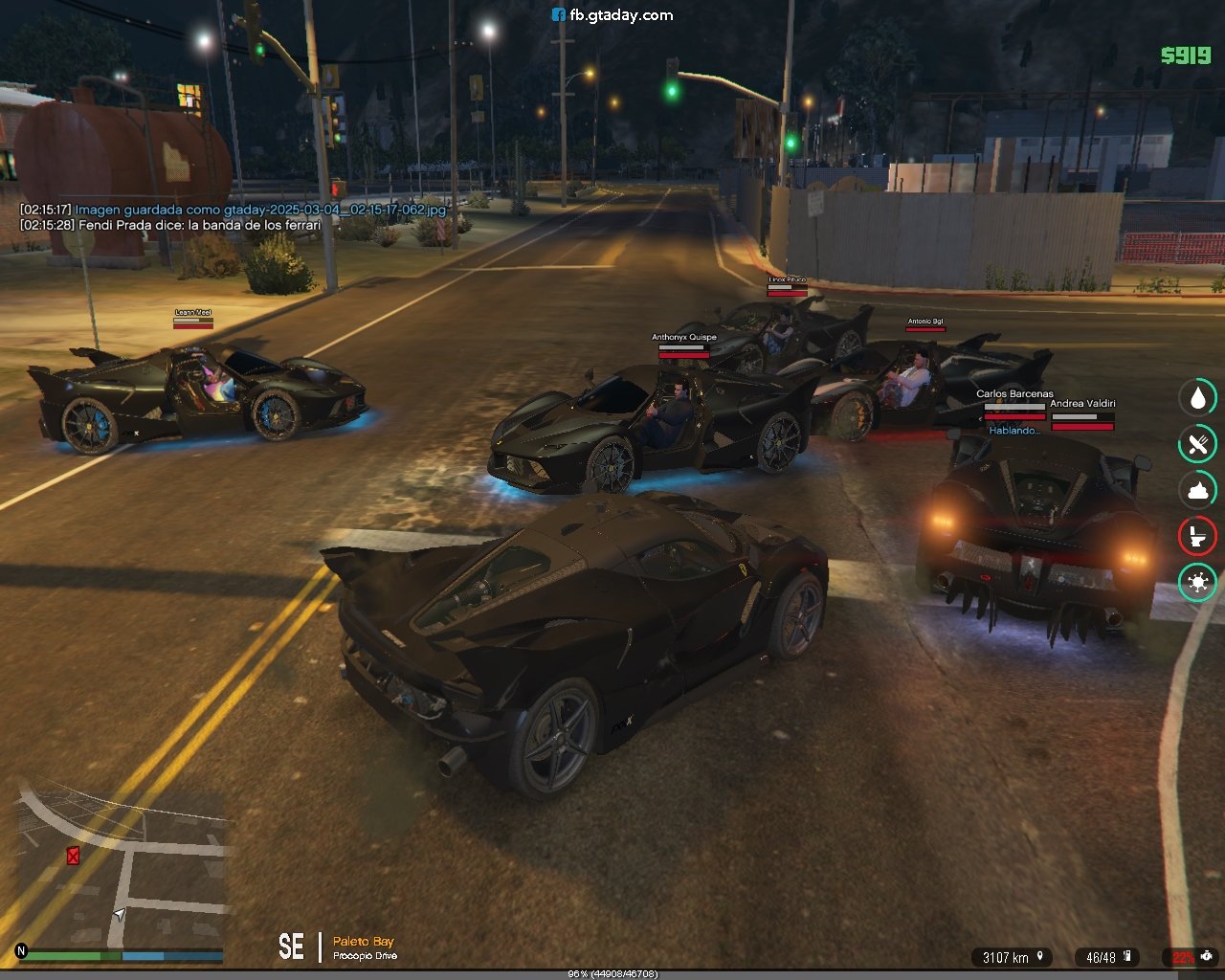Viewport: 1225px width, 980px height.
Task: Click the engine health icon
Action: [1208, 956]
